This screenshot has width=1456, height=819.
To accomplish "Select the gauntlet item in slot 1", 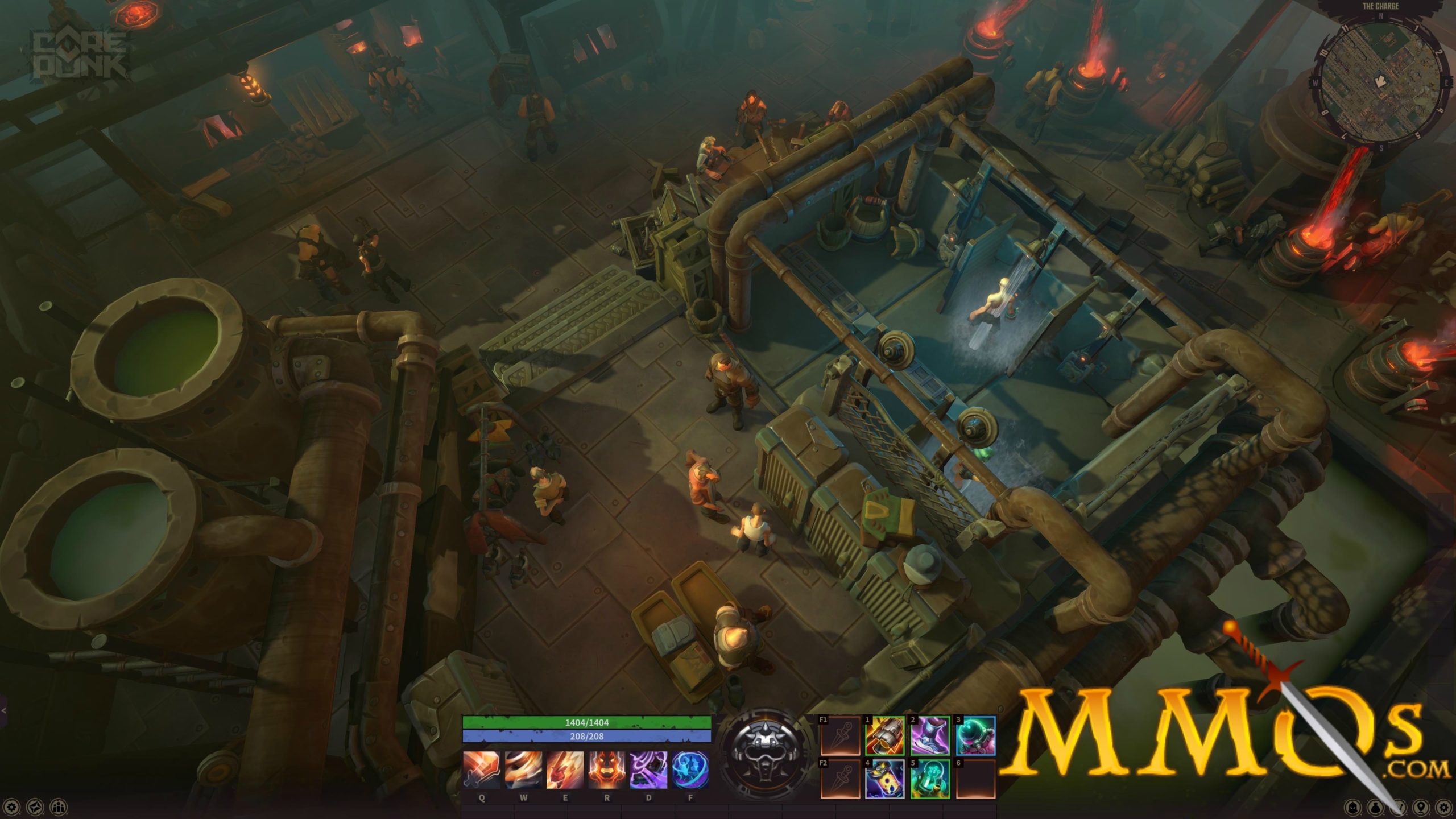I will tap(885, 736).
